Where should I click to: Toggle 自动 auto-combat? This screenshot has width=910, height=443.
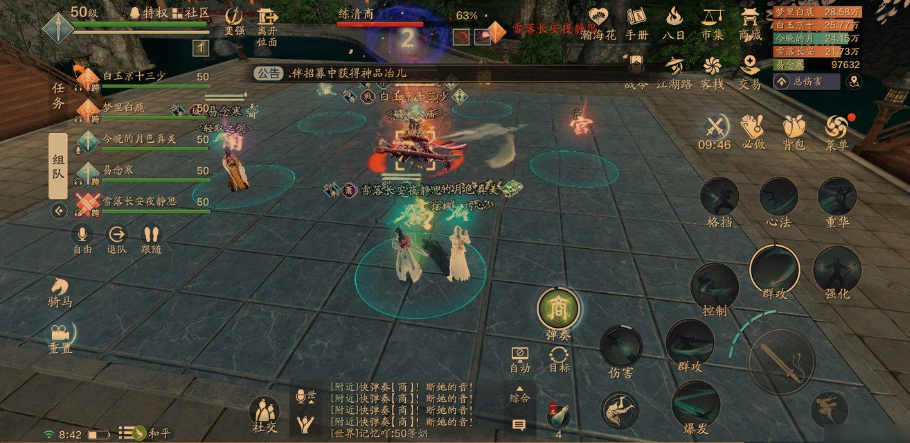(520, 359)
